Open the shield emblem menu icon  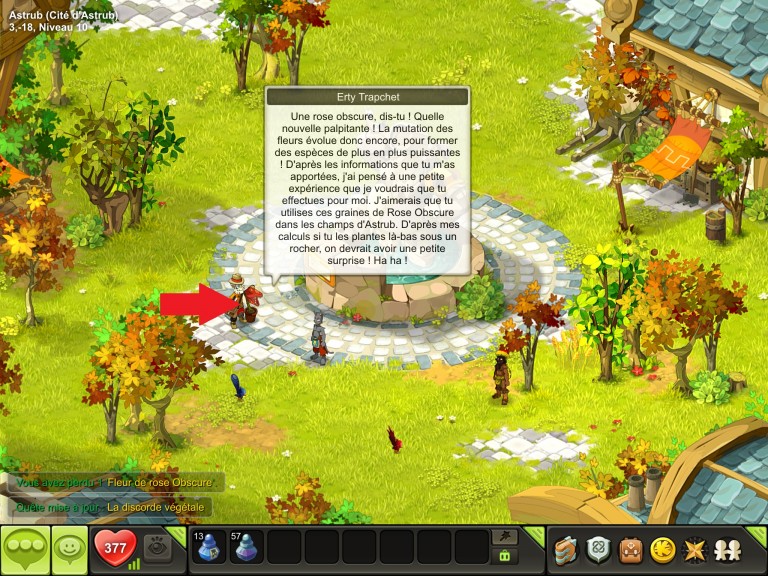(x=598, y=549)
